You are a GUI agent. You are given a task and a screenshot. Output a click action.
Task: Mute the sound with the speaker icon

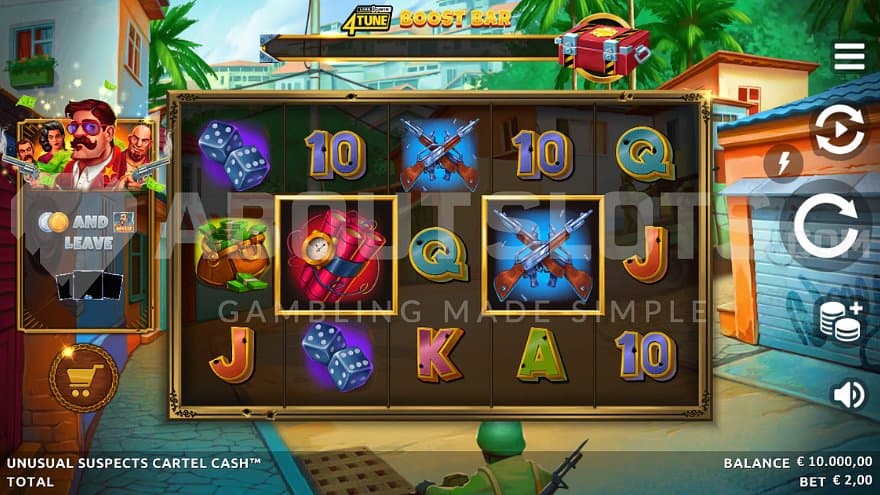click(848, 395)
